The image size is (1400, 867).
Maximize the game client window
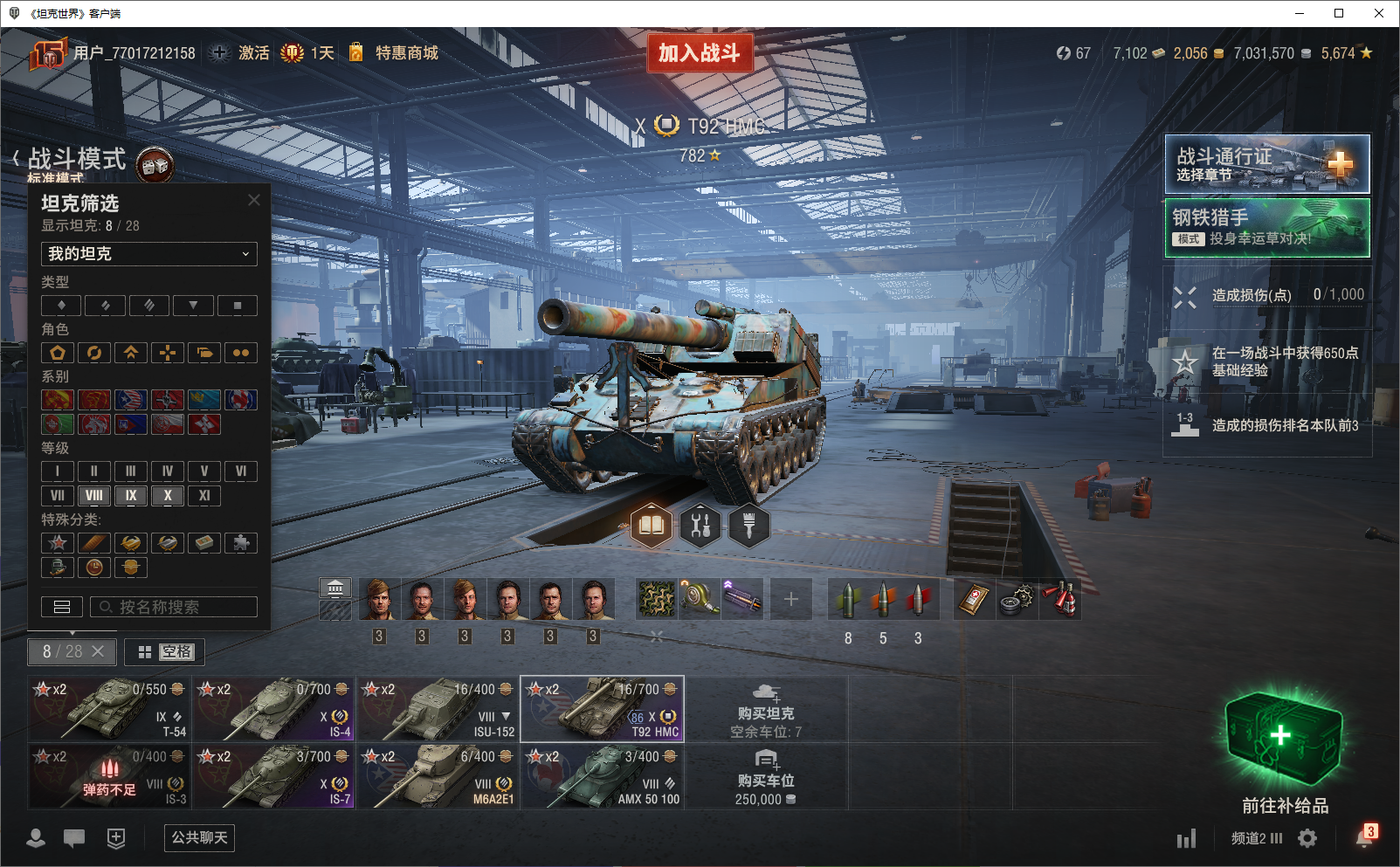click(x=1339, y=13)
